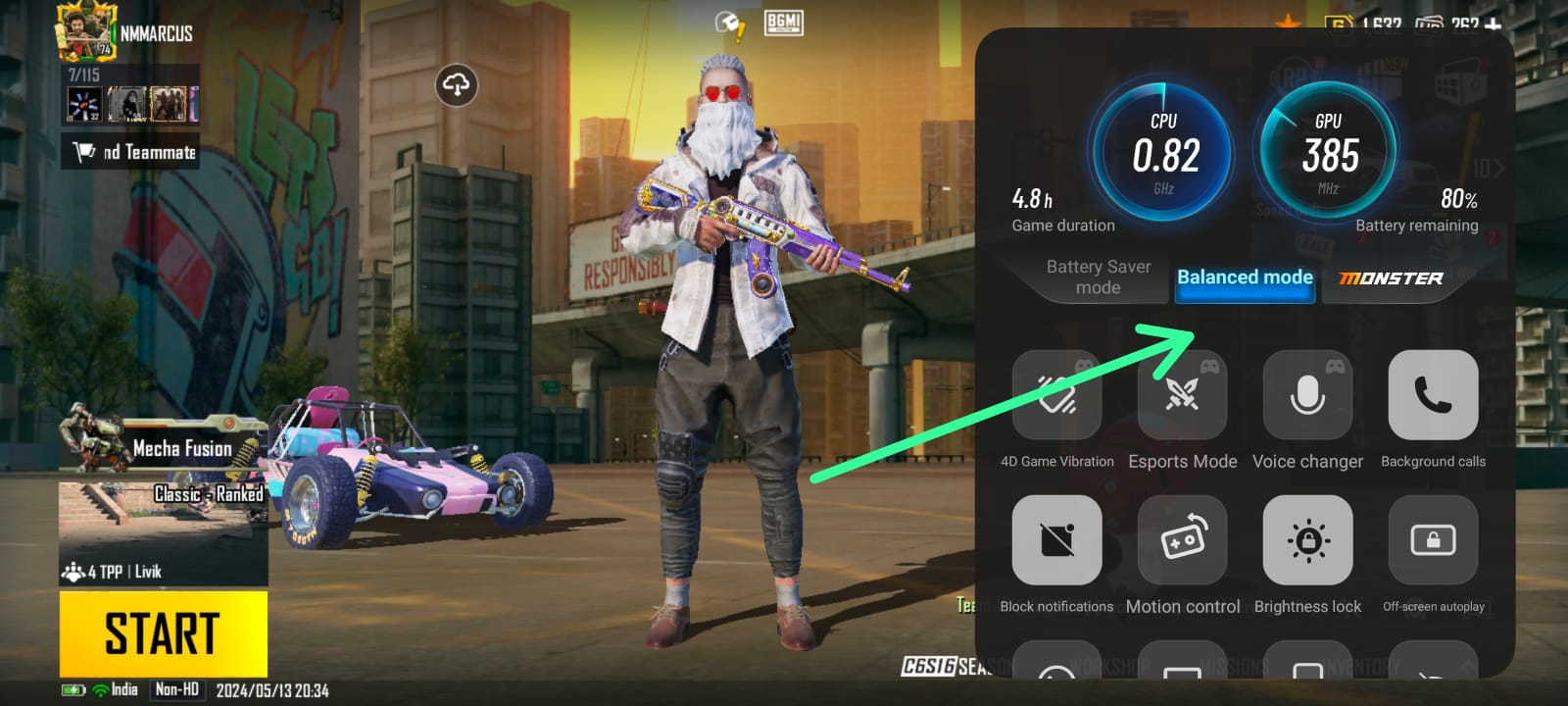Toggle the Non-HD graphics label

[176, 689]
